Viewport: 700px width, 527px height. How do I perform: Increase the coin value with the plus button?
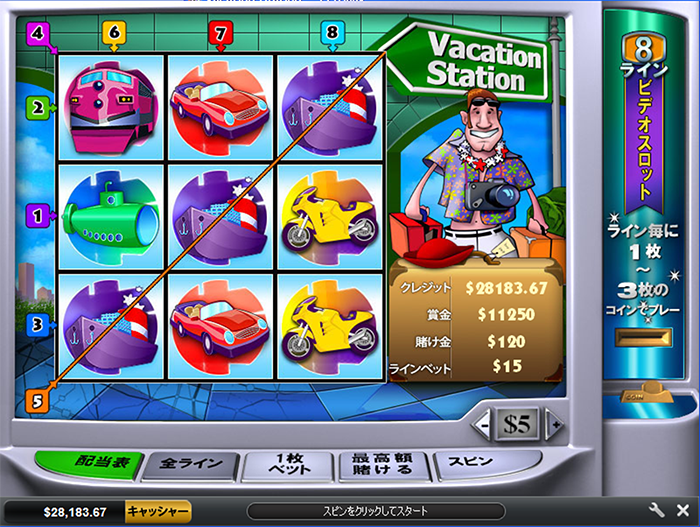(553, 424)
